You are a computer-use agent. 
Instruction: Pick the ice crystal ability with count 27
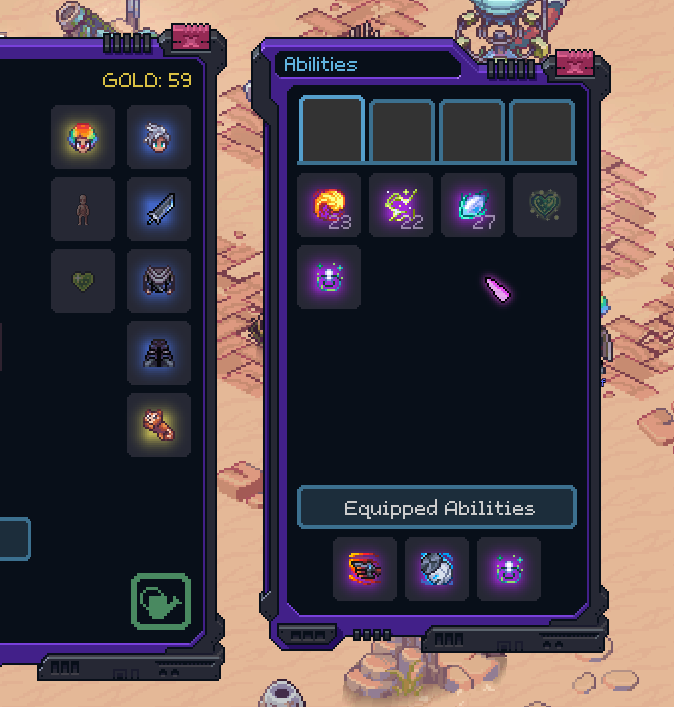coord(473,205)
